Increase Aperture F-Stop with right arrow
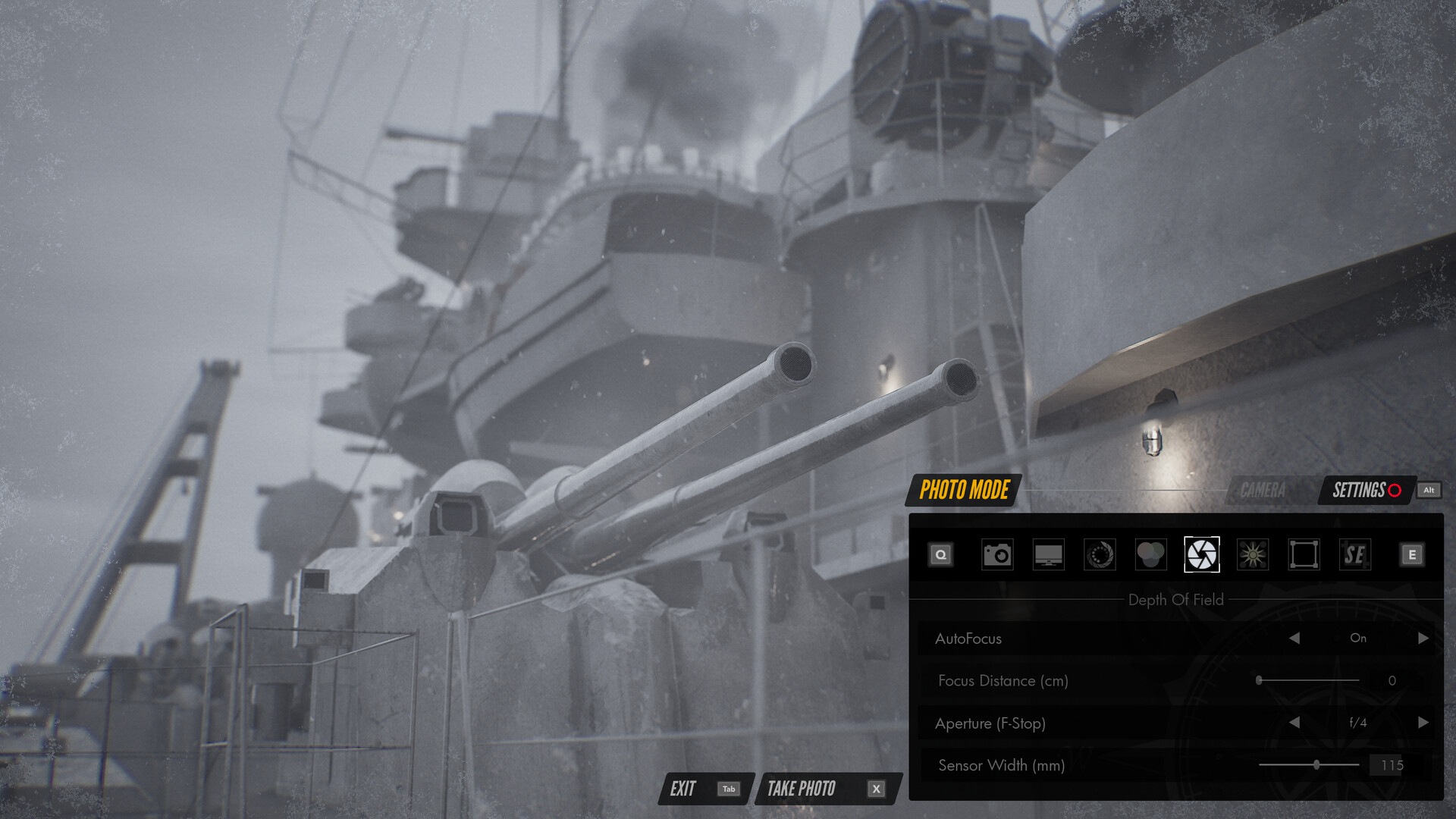The image size is (1456, 819). tap(1423, 723)
